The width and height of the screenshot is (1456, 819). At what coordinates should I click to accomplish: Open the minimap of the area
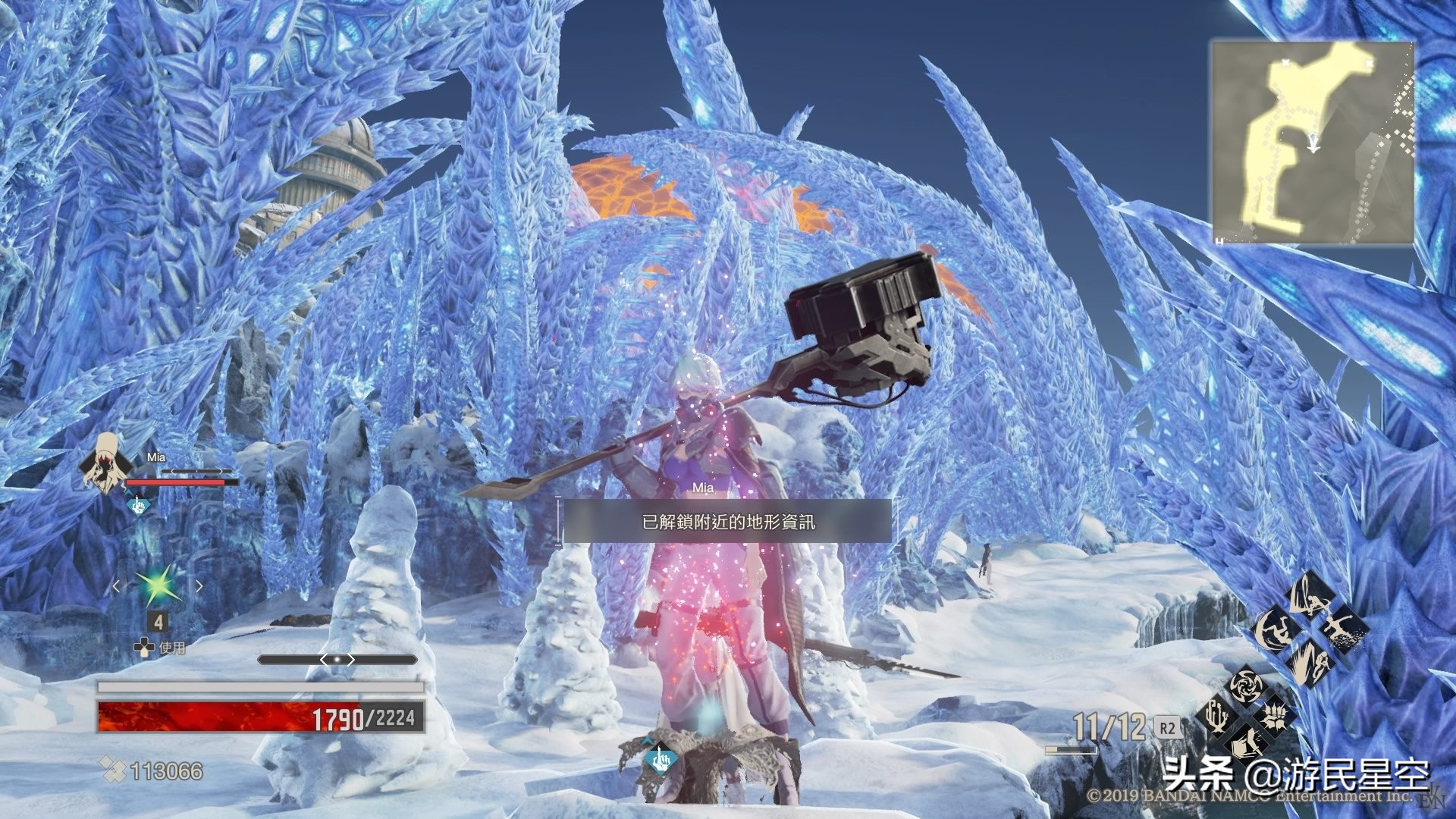1312,143
